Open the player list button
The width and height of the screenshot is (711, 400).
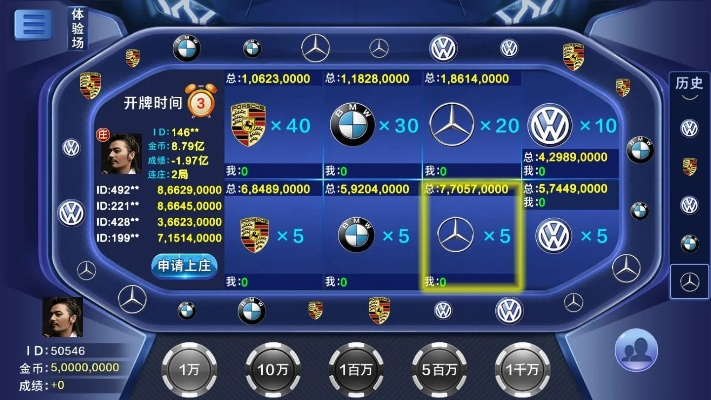tap(635, 352)
